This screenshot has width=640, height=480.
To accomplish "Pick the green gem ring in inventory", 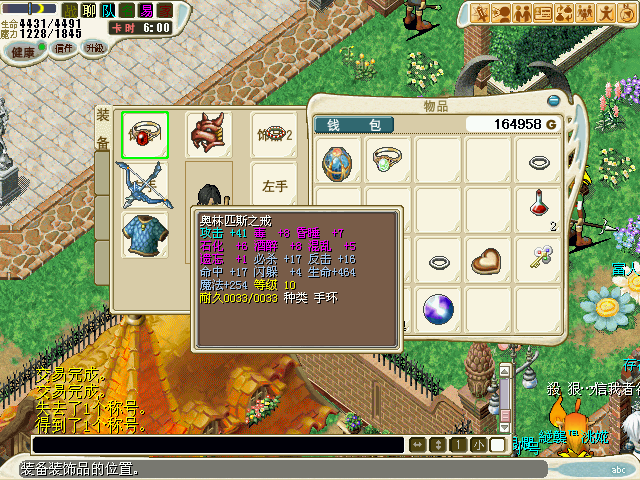I will click(x=388, y=159).
